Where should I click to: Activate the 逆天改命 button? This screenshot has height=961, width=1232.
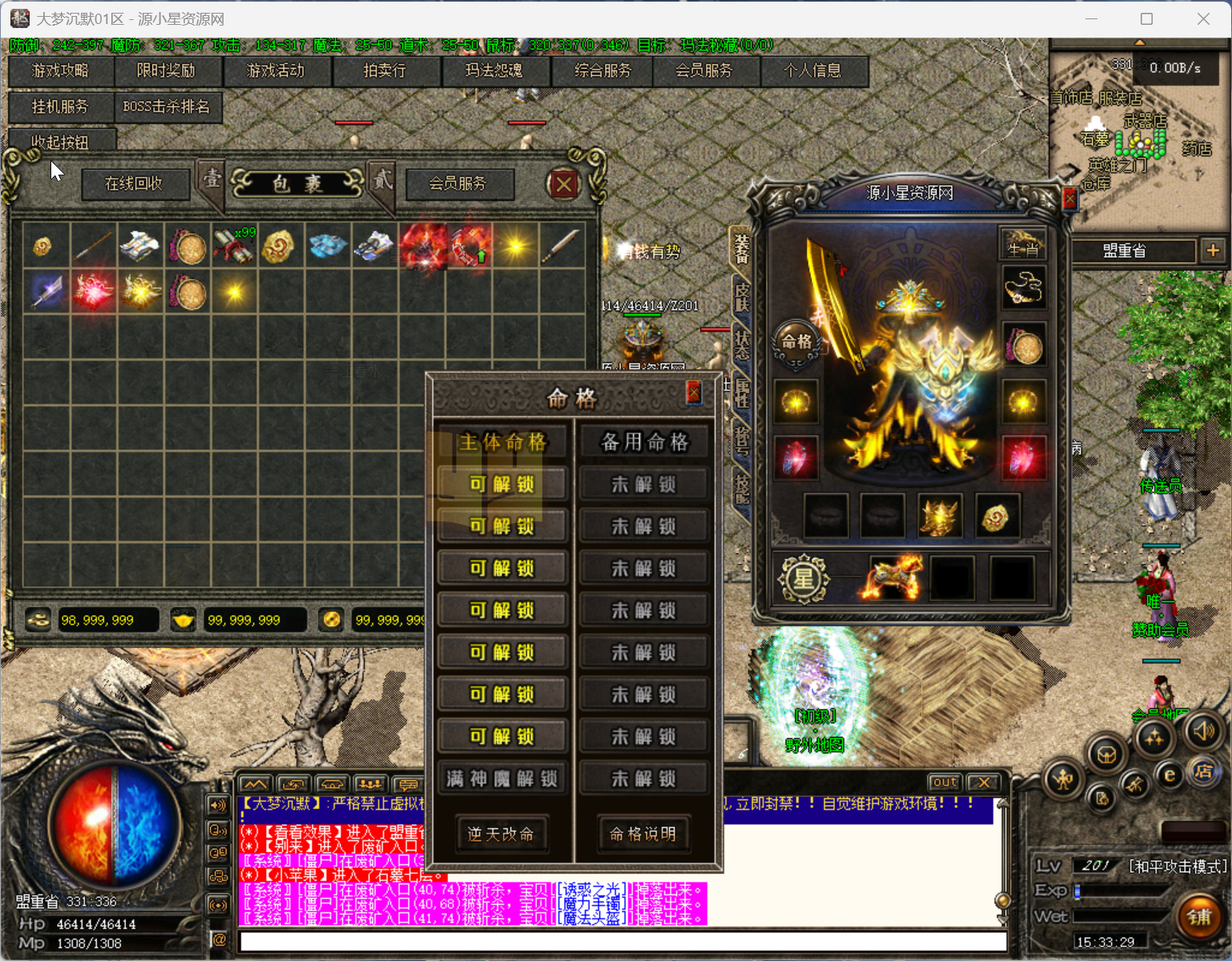(x=501, y=834)
